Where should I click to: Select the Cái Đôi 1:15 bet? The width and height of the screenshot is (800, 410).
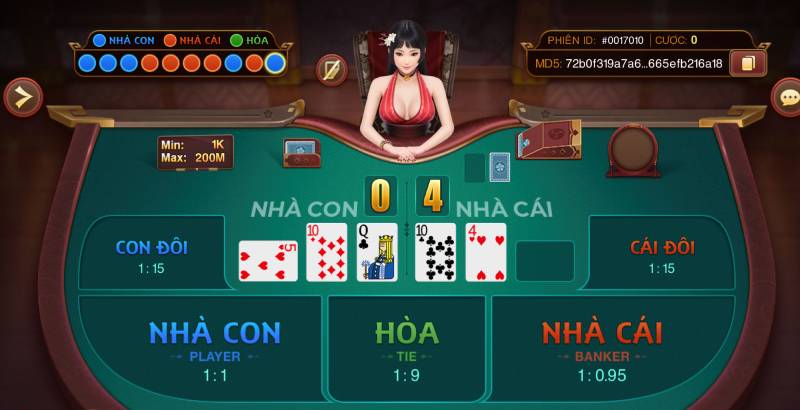(x=662, y=254)
